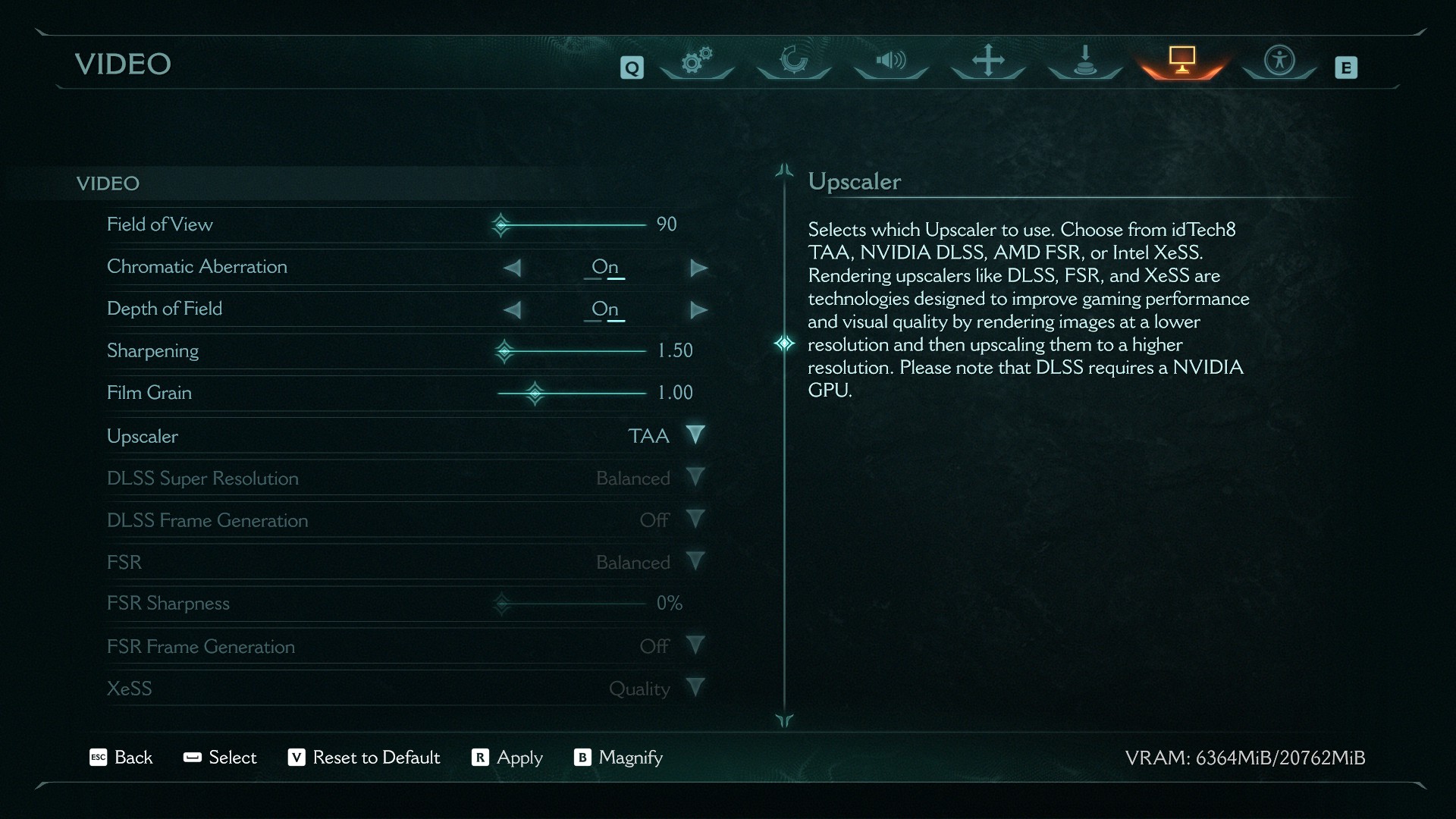
Task: Open the joystick controller tab
Action: coord(1085,61)
